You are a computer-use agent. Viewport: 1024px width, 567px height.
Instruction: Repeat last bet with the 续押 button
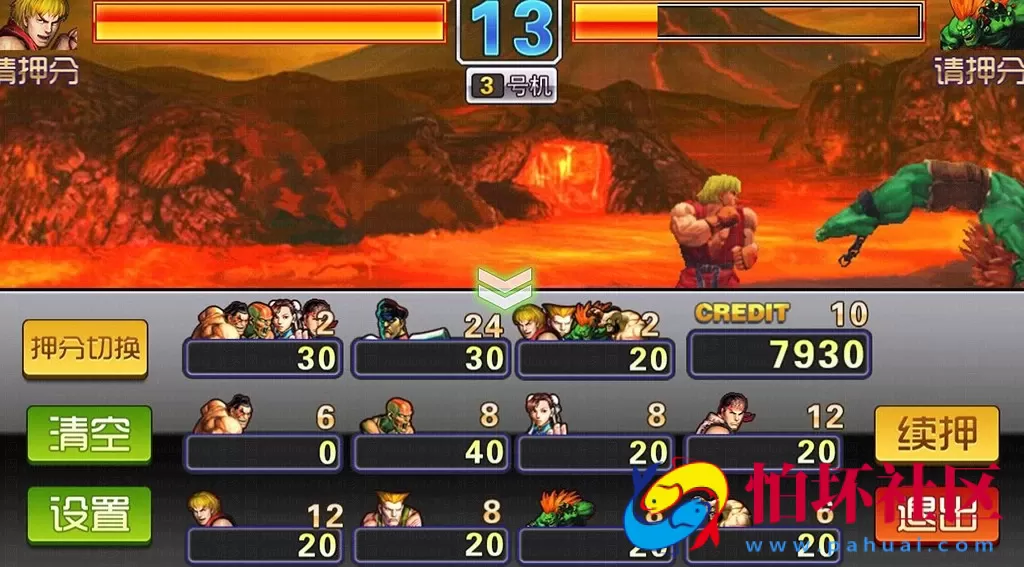(x=936, y=434)
